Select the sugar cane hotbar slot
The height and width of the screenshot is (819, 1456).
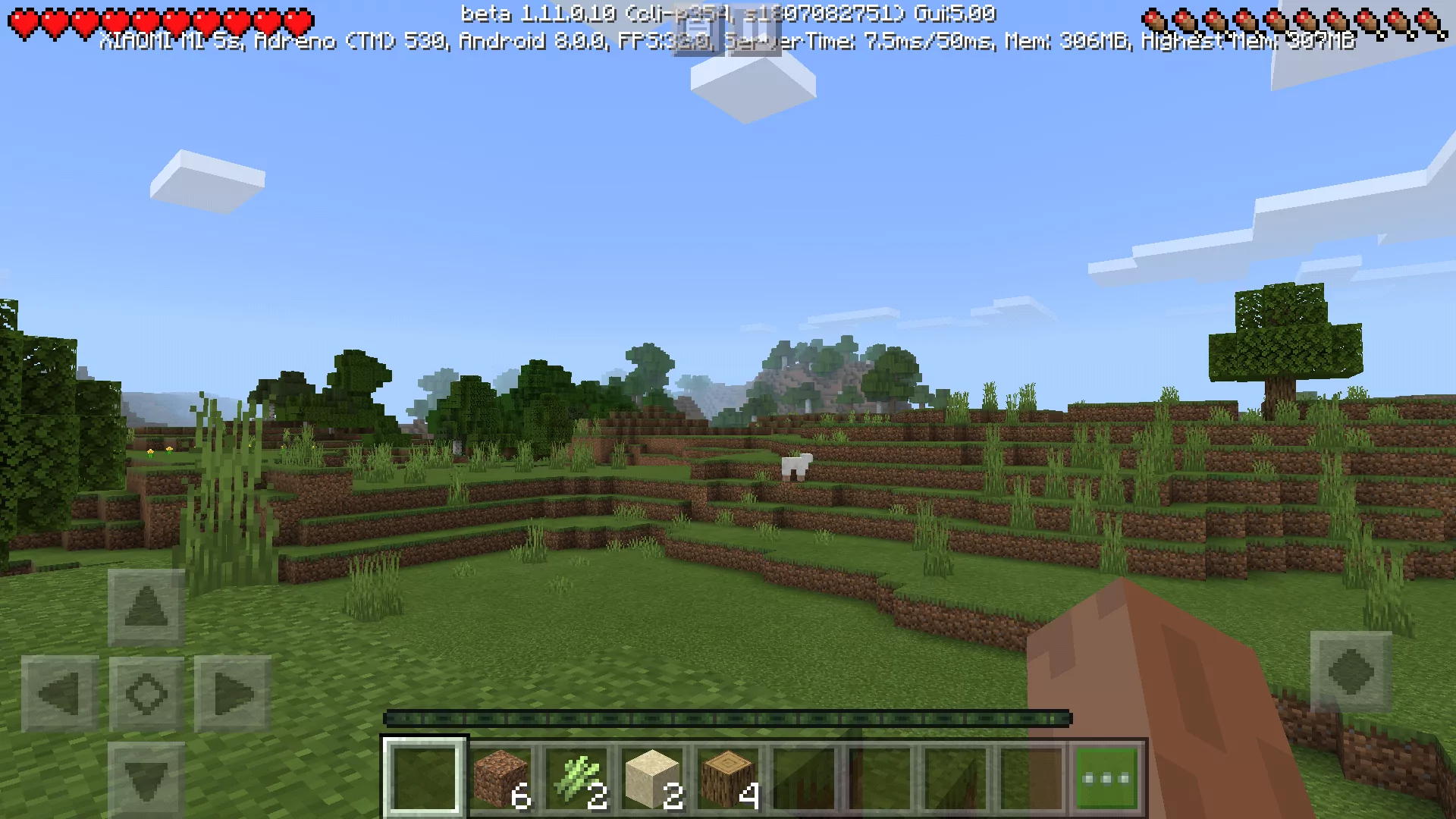click(x=576, y=779)
